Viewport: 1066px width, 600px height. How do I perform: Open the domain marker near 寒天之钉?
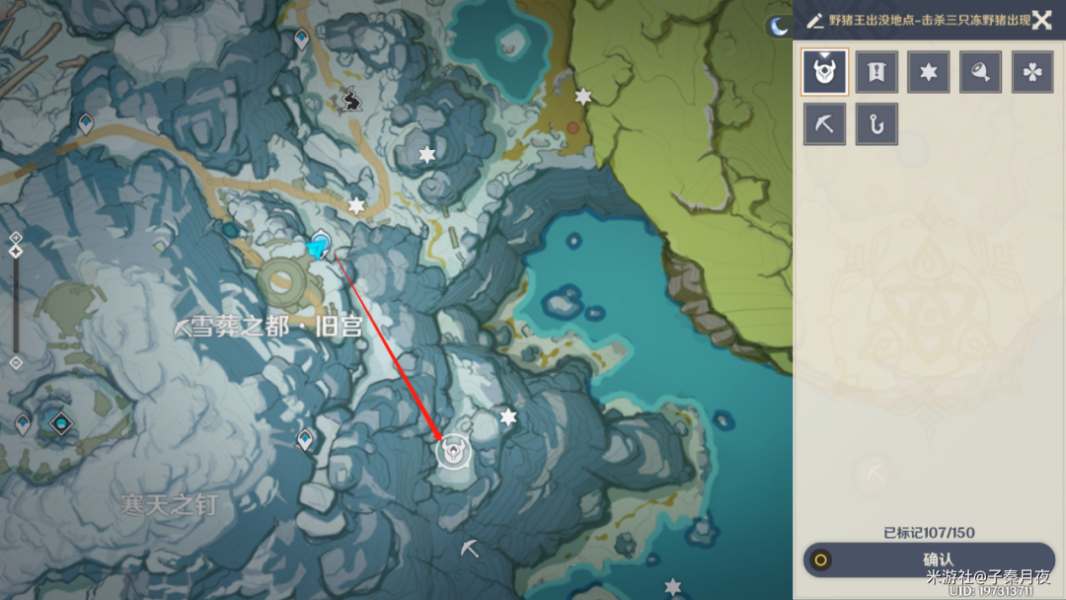(x=62, y=424)
